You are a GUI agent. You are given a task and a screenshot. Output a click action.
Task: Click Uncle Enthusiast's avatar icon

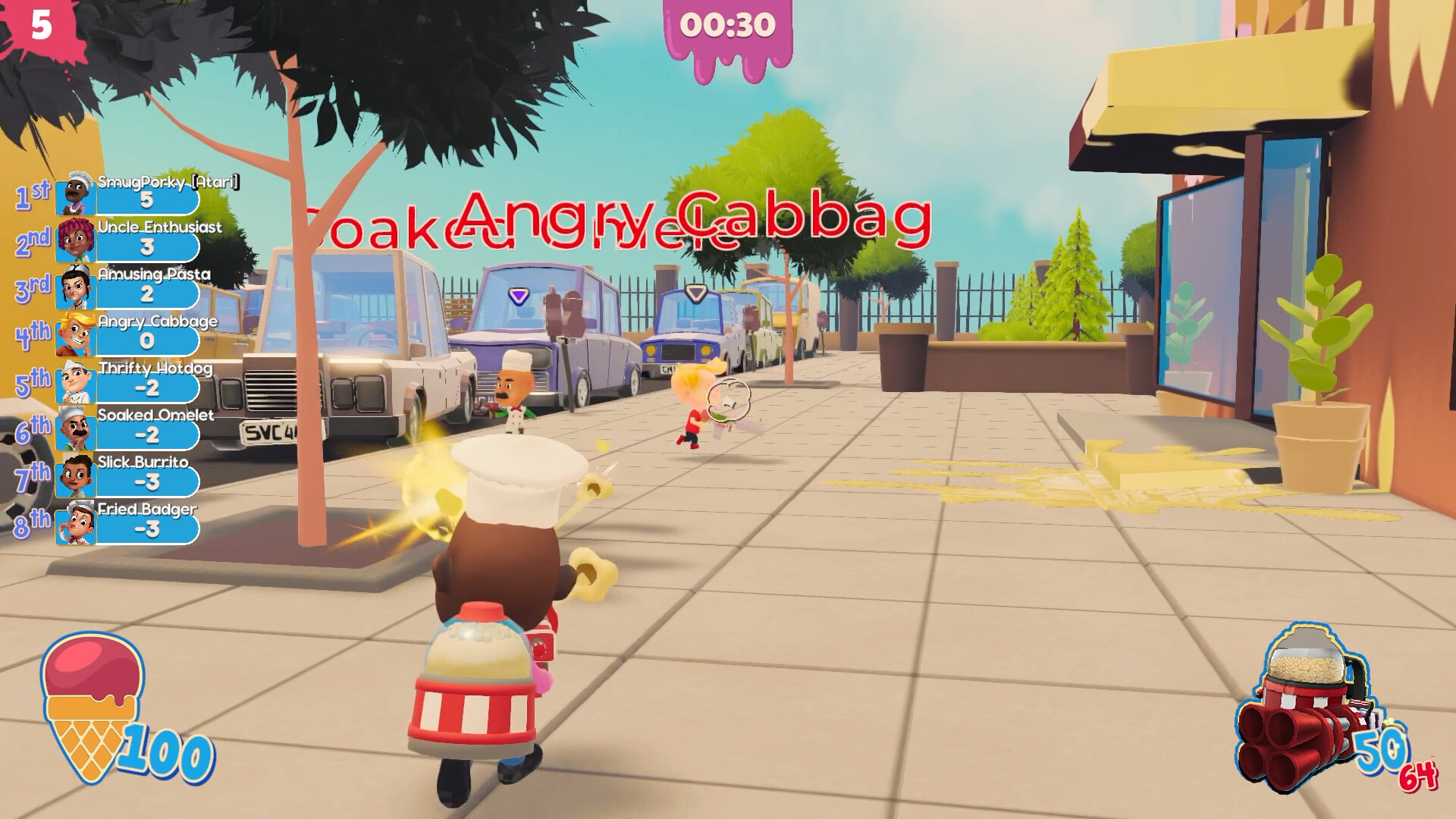point(75,239)
